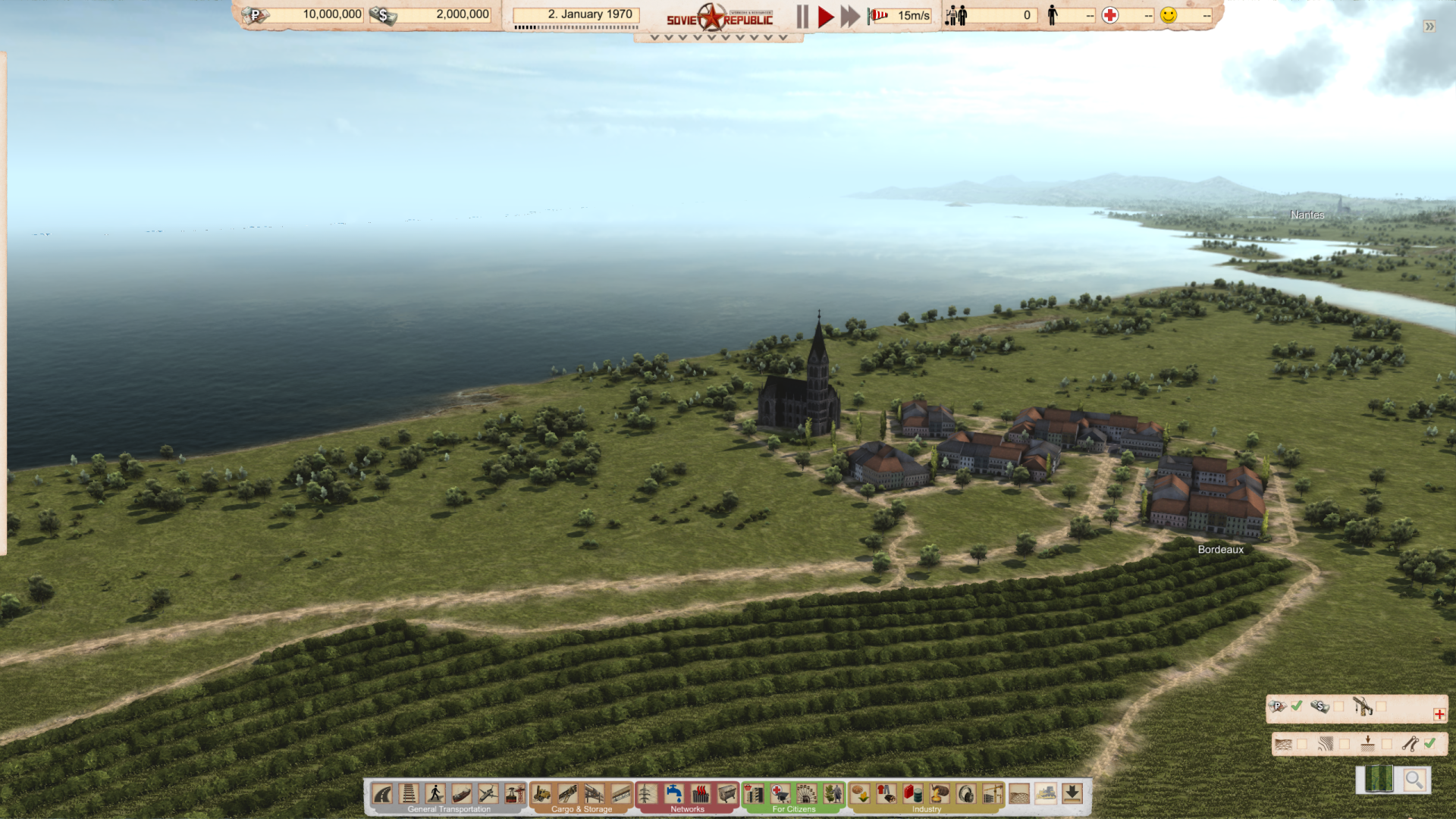Expand the top bar's chevron drawer
The width and height of the screenshot is (1456, 819).
(x=718, y=37)
